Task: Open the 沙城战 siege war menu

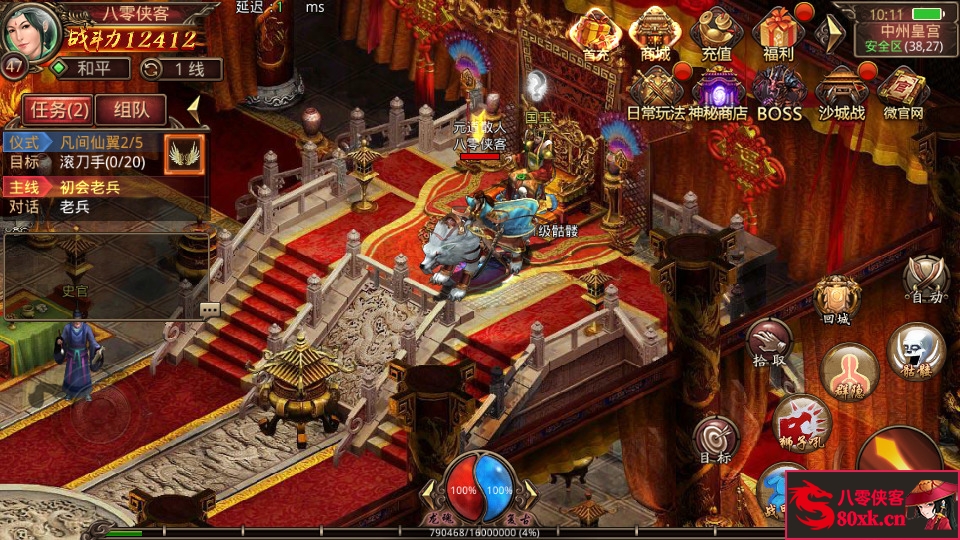Action: [x=841, y=93]
